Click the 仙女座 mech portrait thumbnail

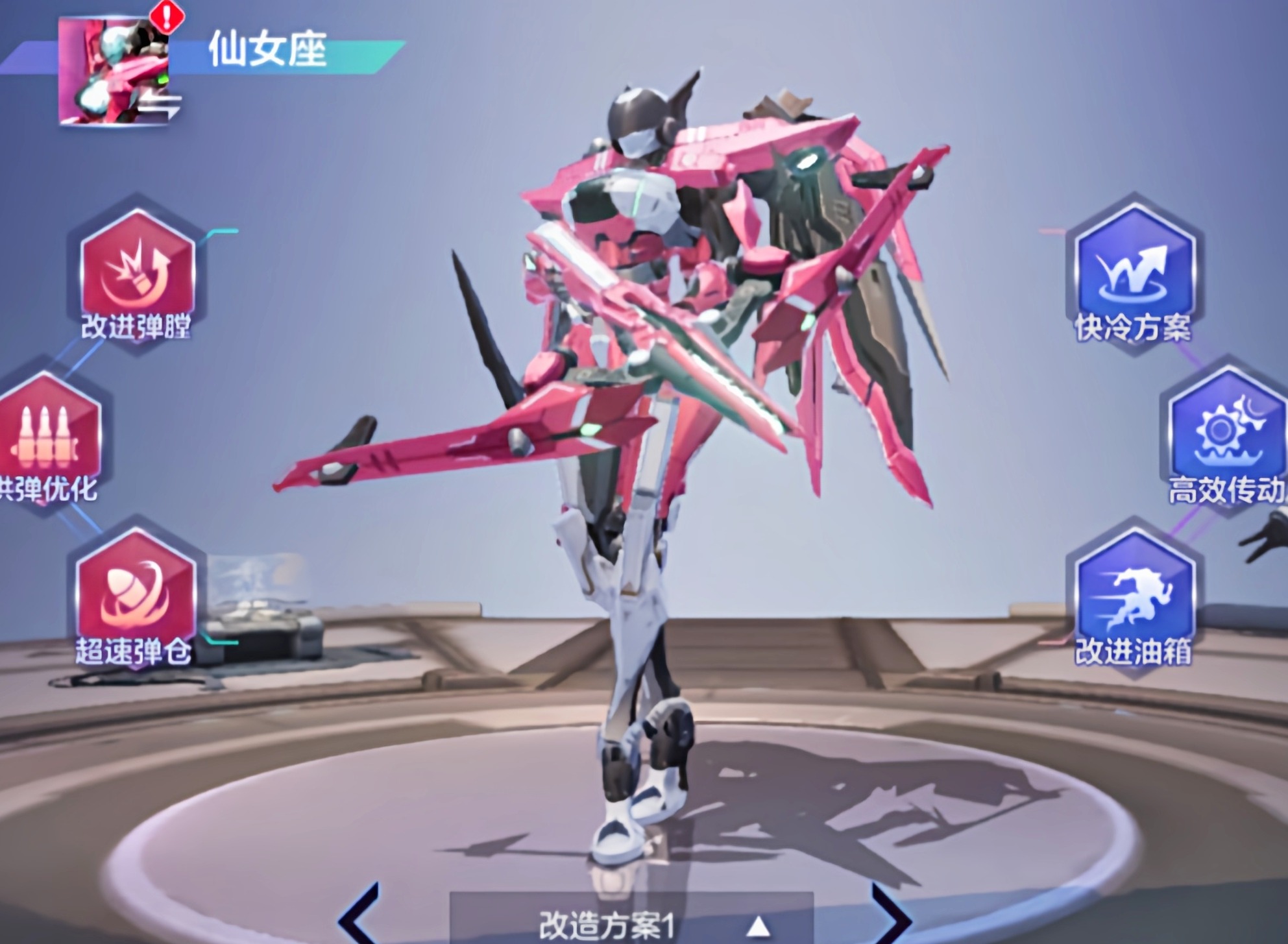pyautogui.click(x=114, y=71)
